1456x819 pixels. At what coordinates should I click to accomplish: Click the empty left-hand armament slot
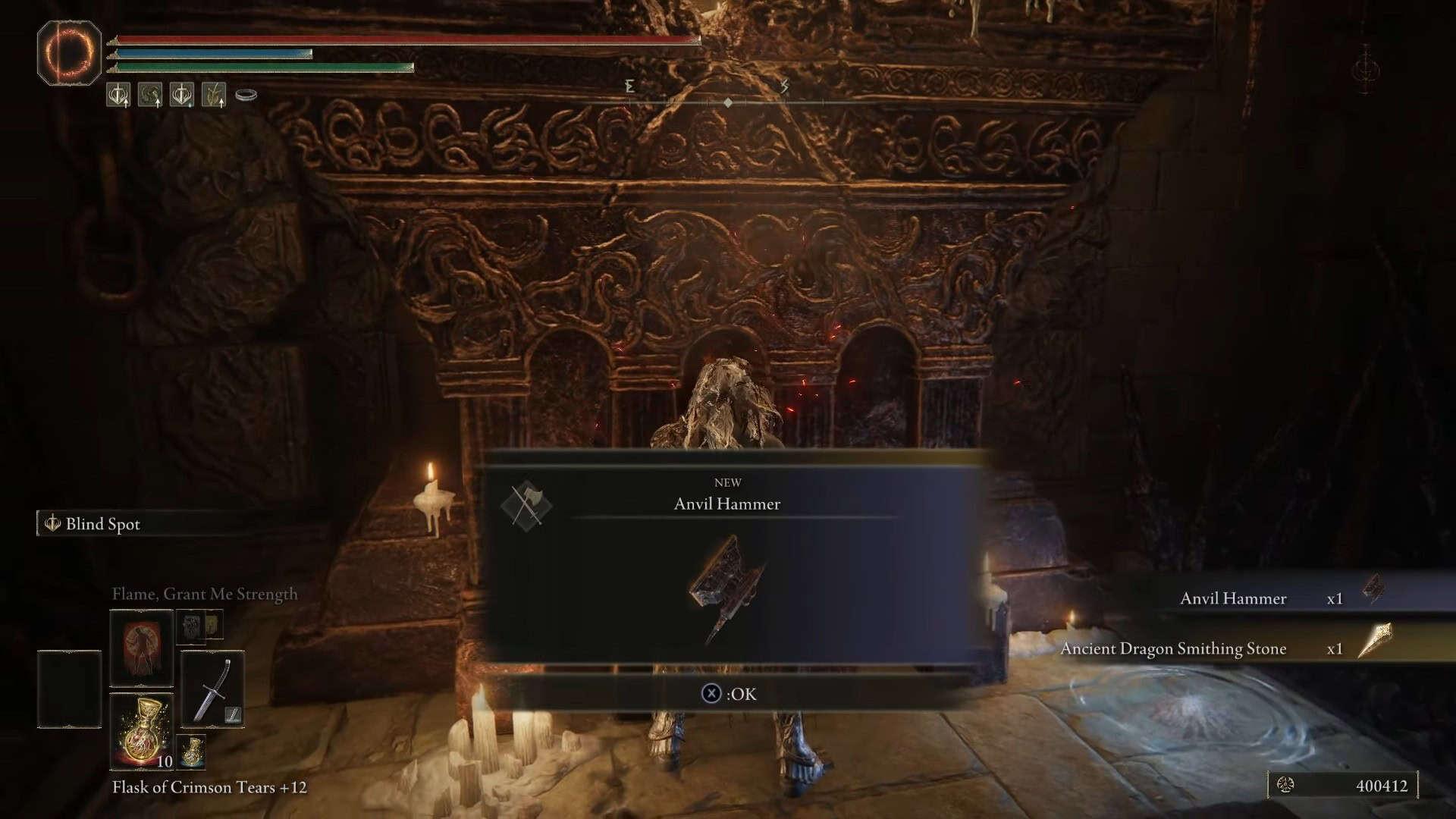click(69, 689)
